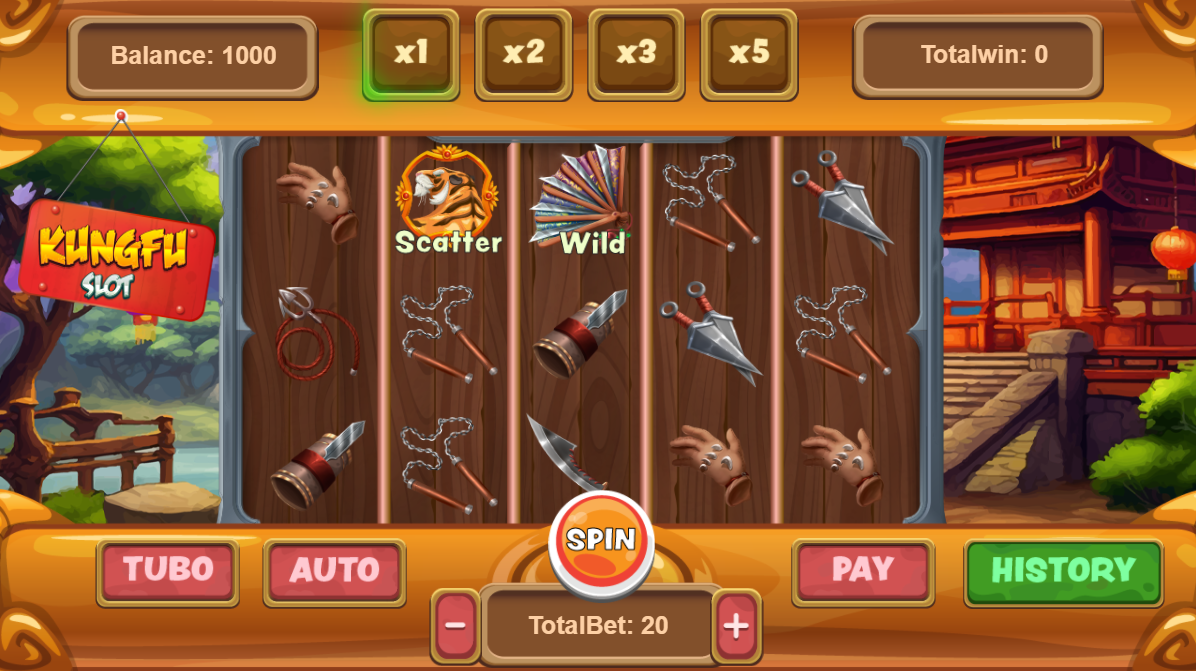Choose the x2 multiplier
This screenshot has height=671, width=1196.
click(x=523, y=54)
